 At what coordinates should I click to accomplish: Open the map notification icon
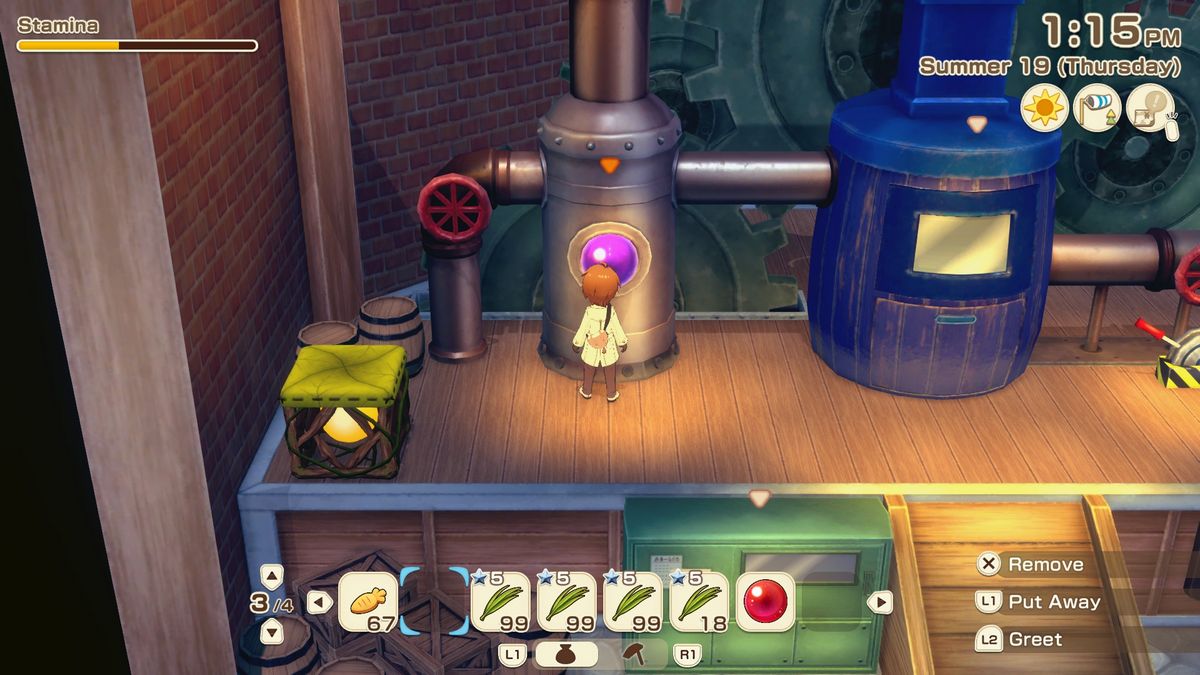[1151, 108]
